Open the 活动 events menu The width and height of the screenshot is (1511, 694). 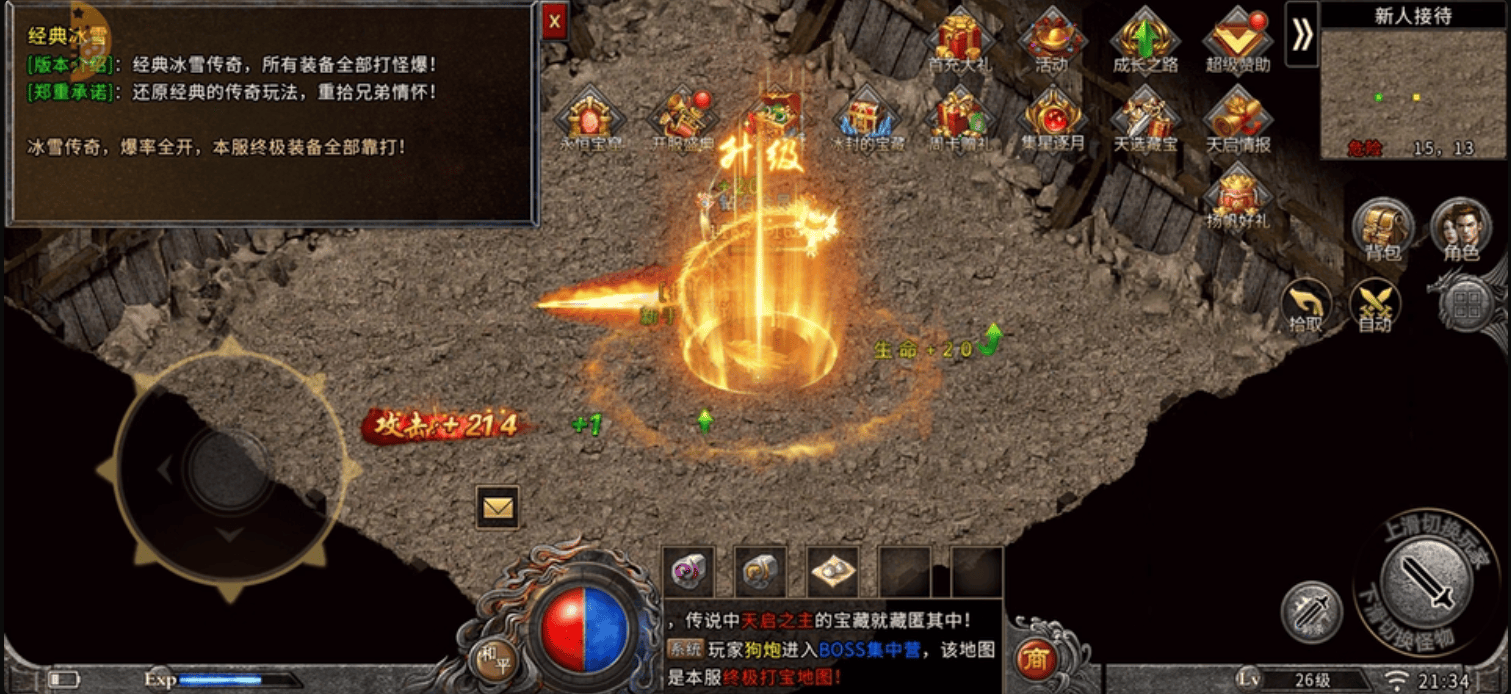[1052, 38]
